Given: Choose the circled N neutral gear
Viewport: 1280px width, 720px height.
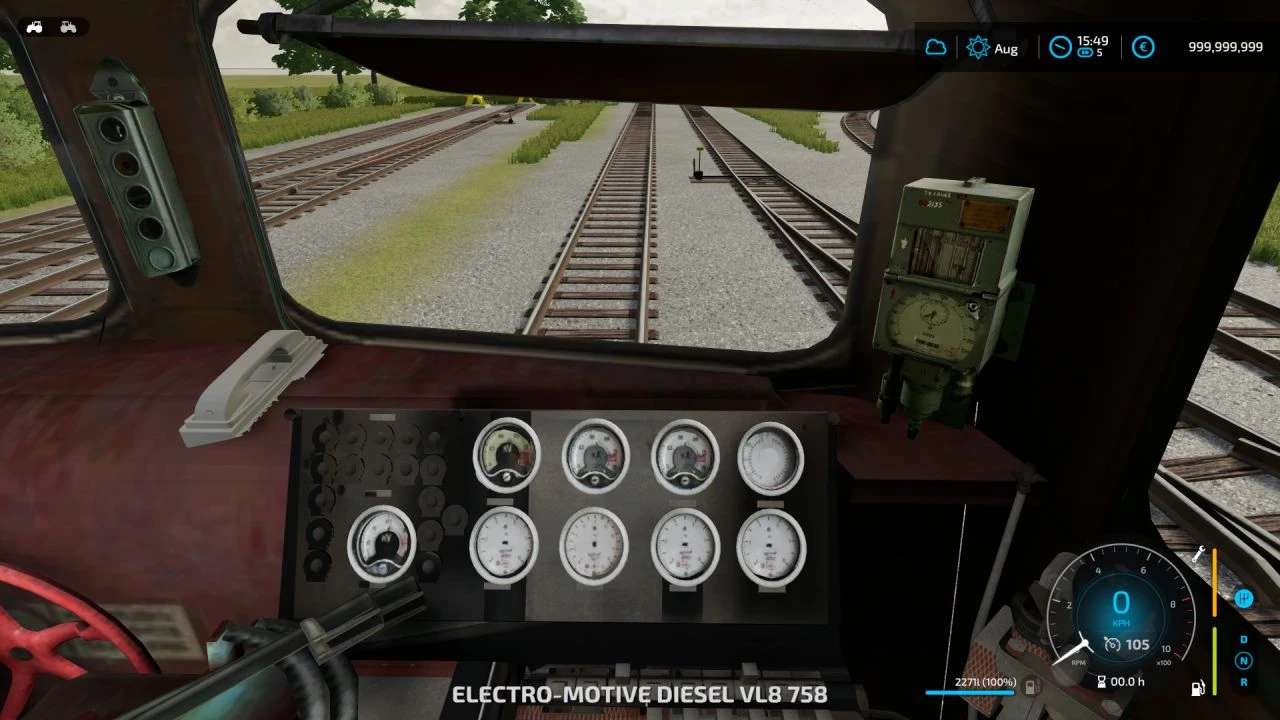Looking at the screenshot, I should tap(1244, 660).
